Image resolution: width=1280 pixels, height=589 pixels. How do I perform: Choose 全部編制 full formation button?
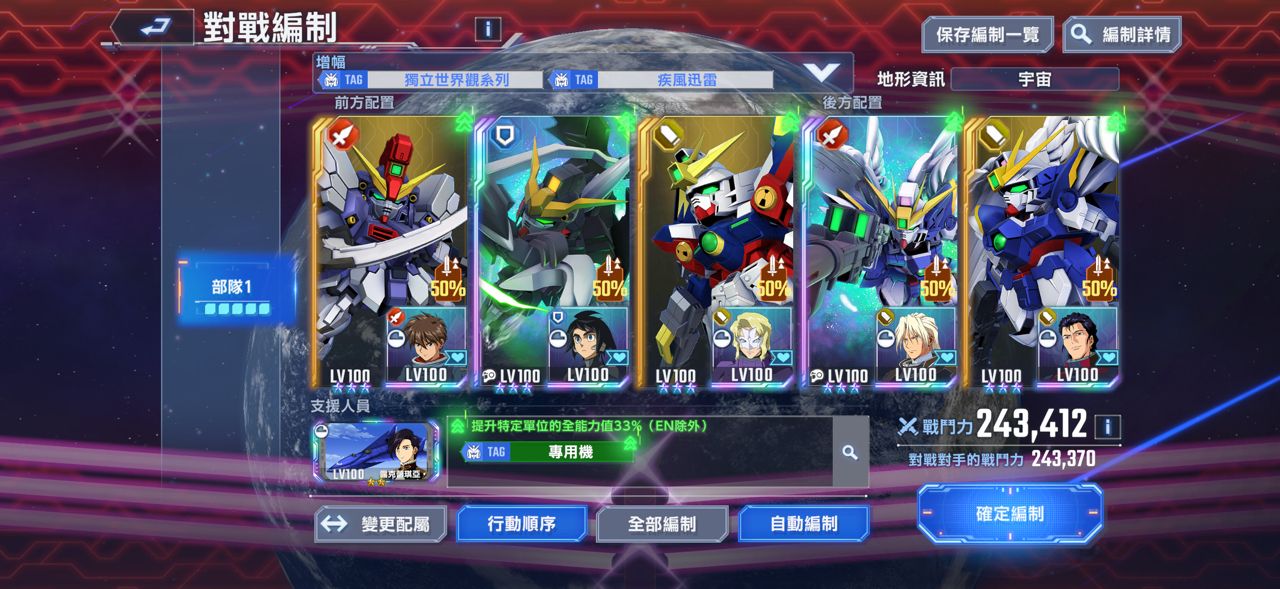click(x=662, y=523)
